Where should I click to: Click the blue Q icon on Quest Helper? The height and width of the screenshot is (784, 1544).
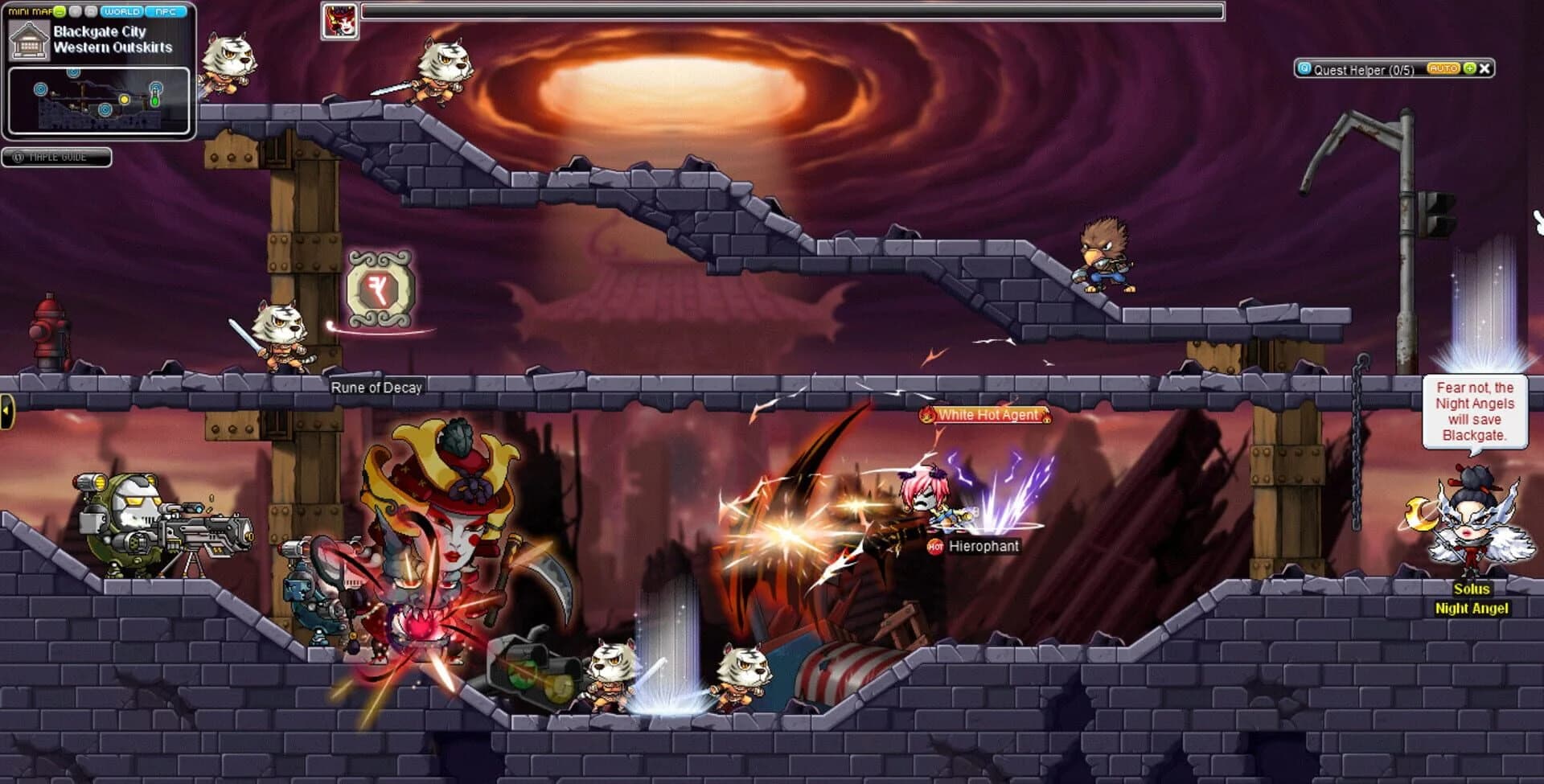coord(1304,69)
